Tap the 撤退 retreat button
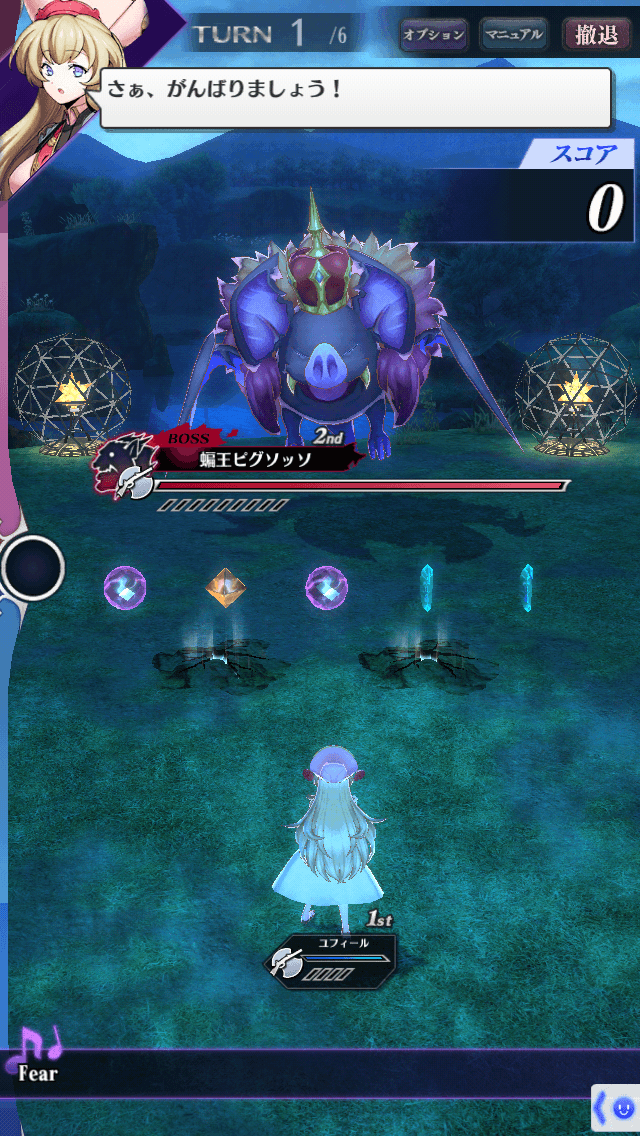 (x=597, y=35)
